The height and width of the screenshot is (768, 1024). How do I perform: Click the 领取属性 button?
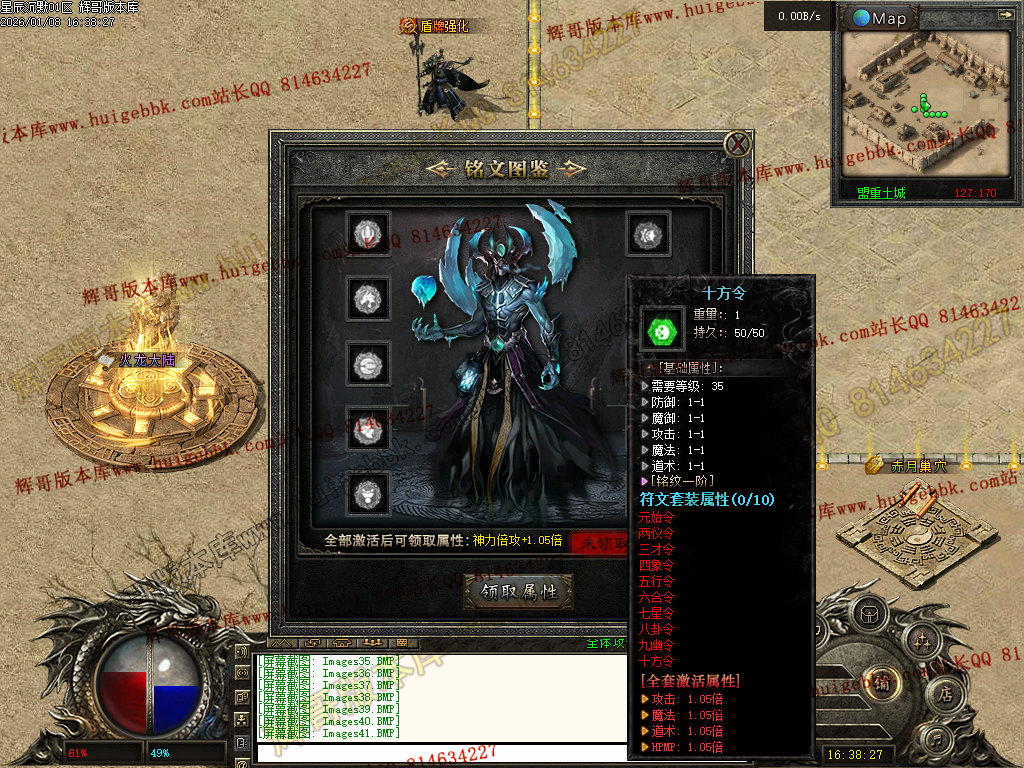518,591
